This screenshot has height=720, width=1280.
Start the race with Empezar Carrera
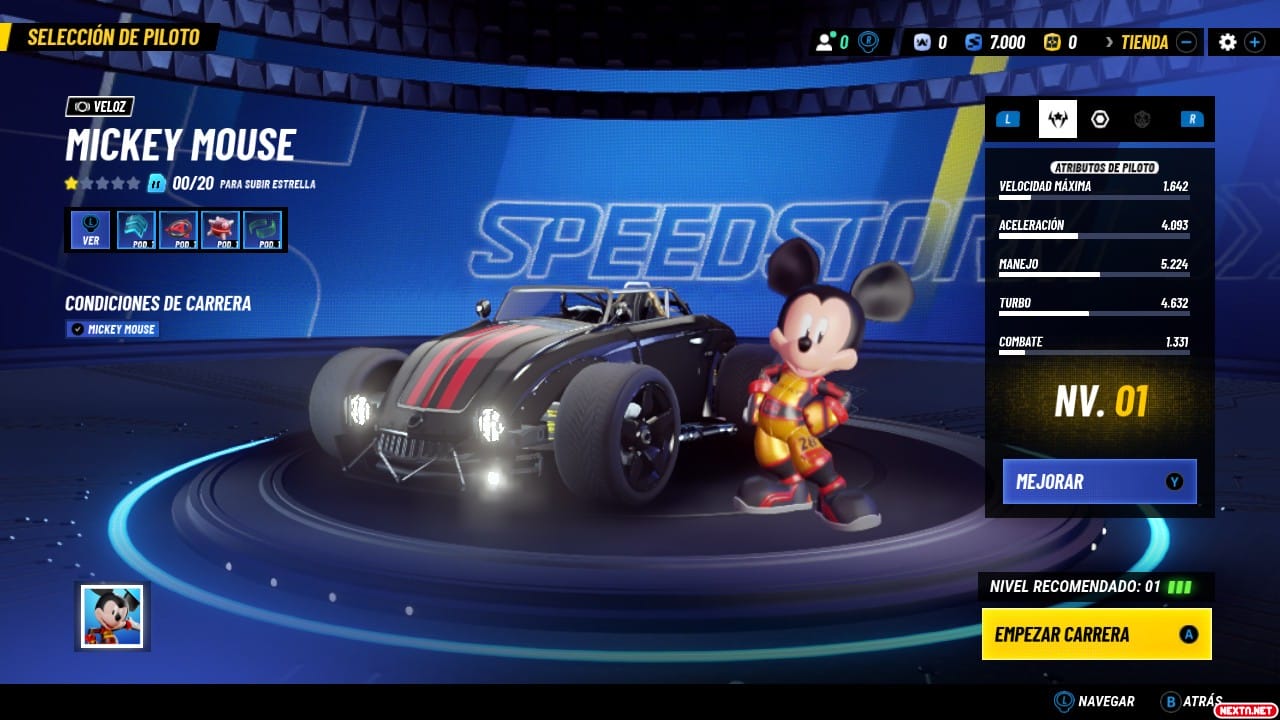[1096, 634]
